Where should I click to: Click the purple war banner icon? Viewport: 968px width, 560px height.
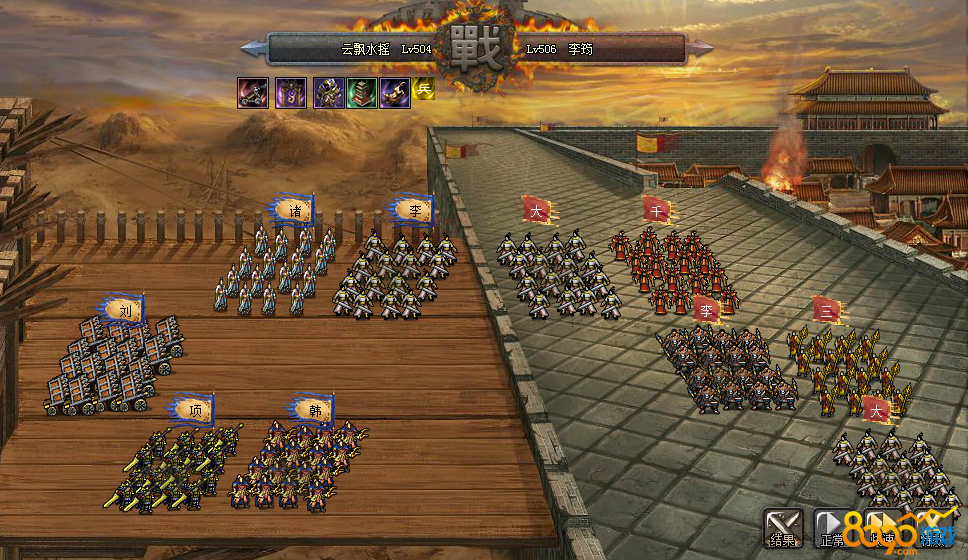pyautogui.click(x=290, y=93)
